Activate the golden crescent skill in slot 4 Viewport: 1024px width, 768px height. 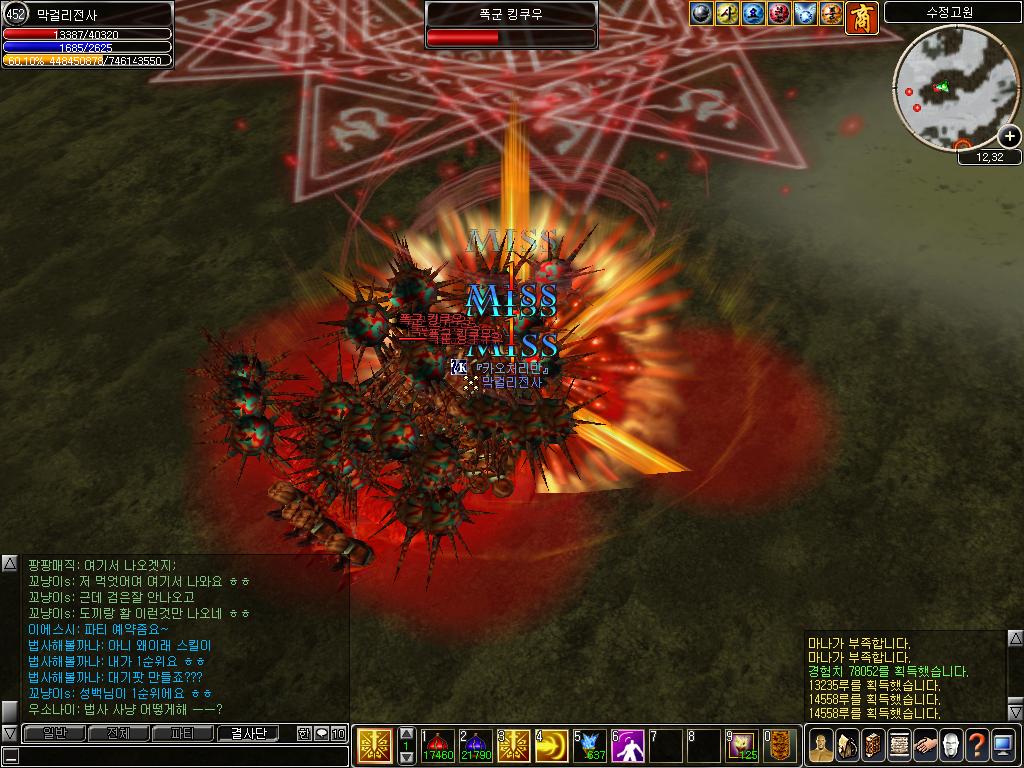click(x=551, y=746)
